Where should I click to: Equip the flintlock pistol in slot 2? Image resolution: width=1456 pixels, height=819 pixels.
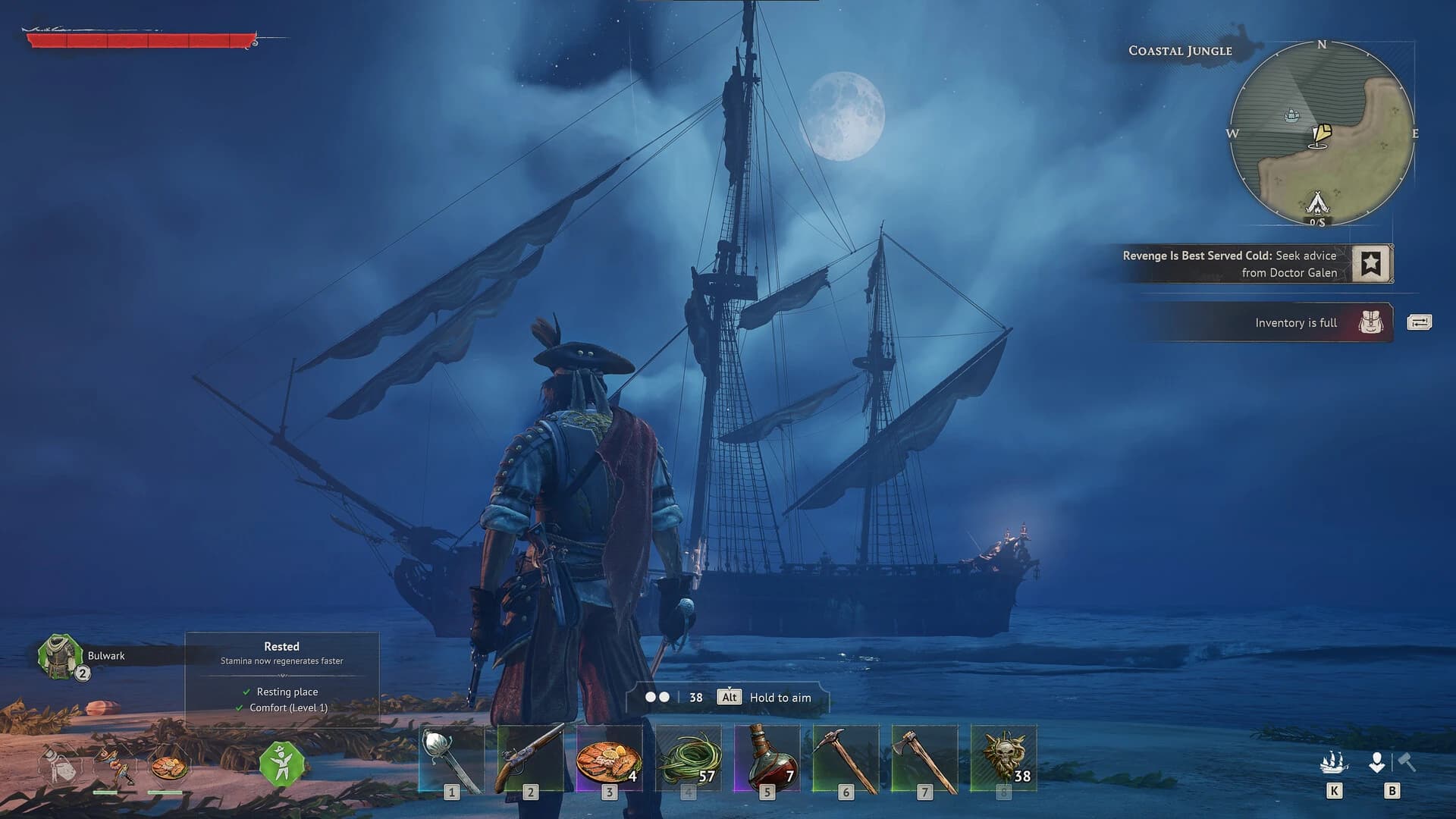531,758
